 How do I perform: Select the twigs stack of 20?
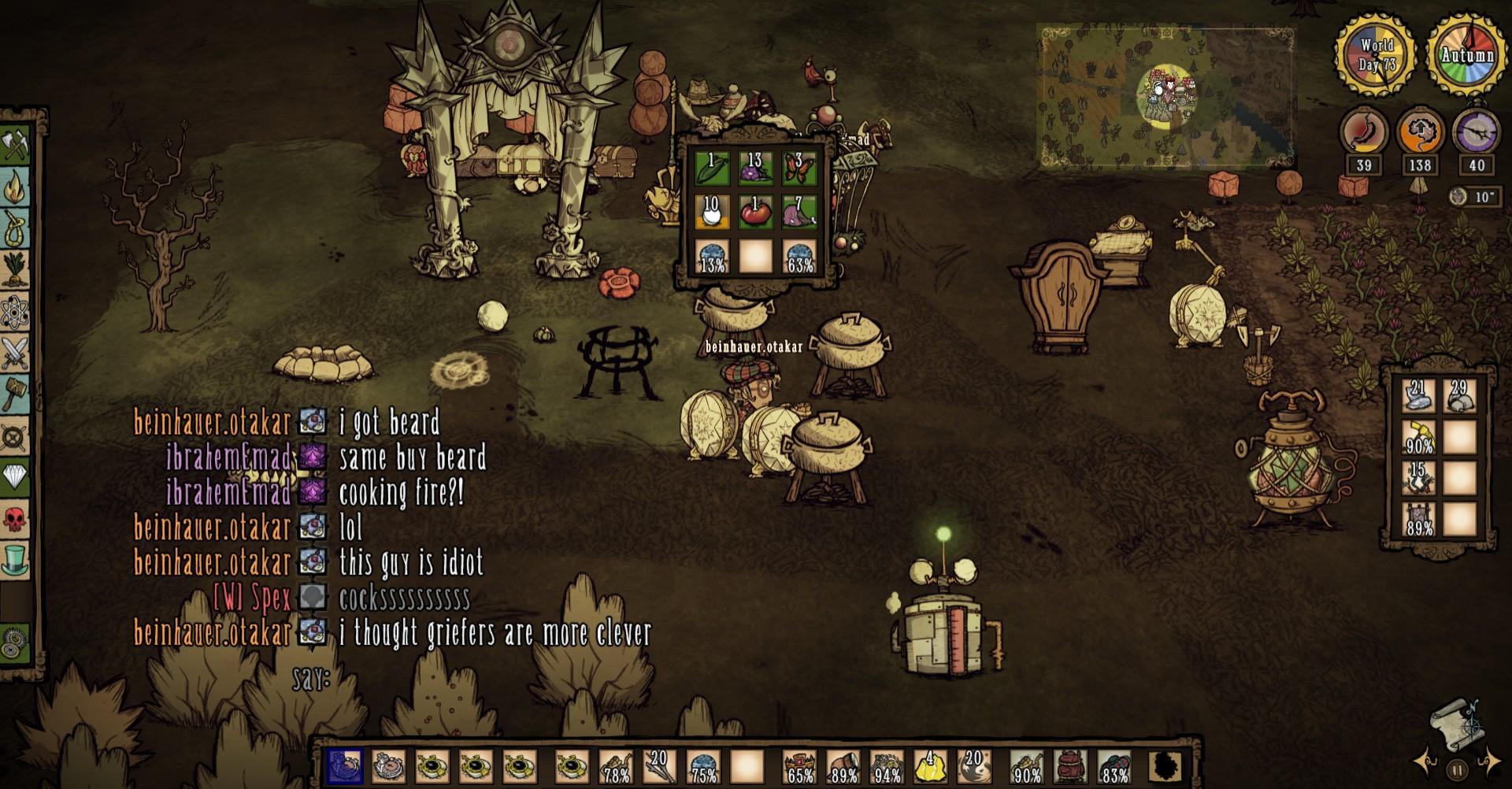pyautogui.click(x=658, y=766)
